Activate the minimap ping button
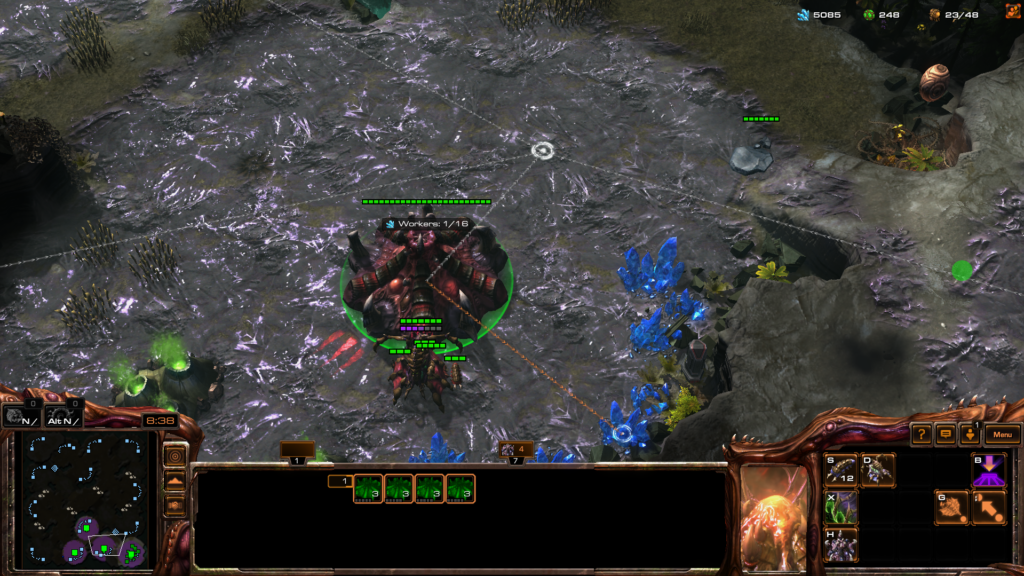Viewport: 1024px width, 576px height. (175, 457)
